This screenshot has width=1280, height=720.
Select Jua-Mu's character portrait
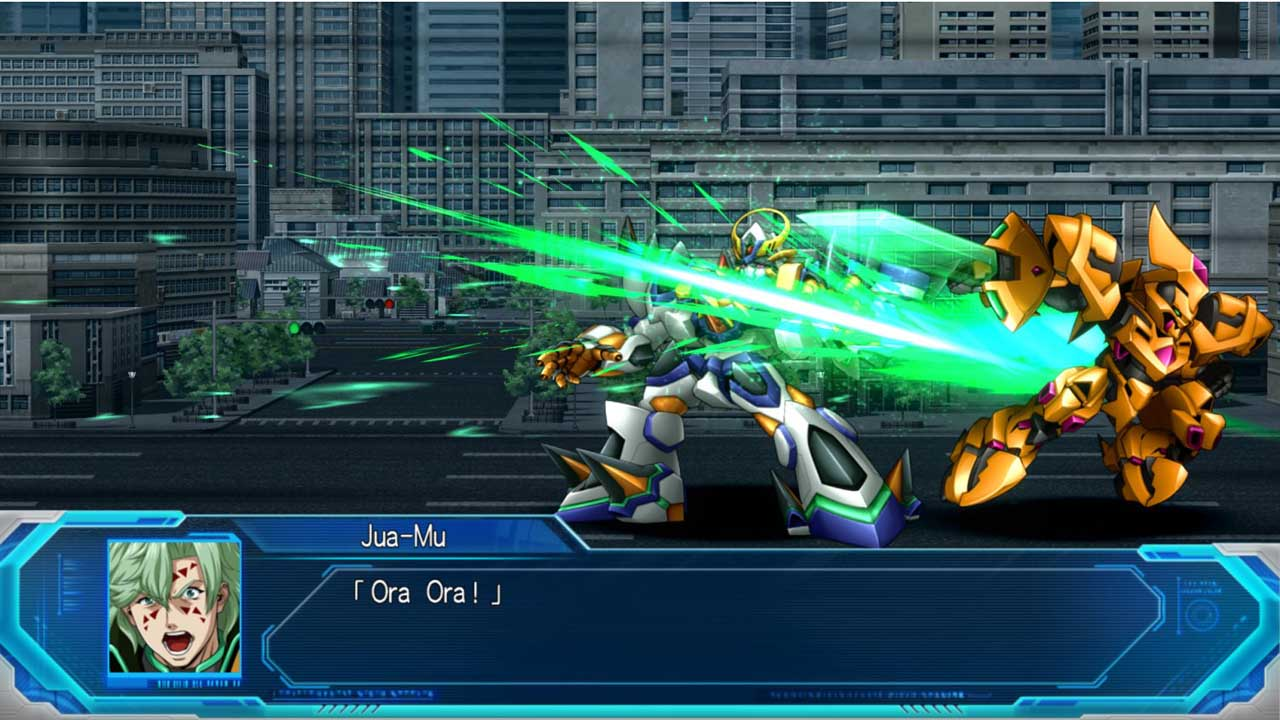174,607
